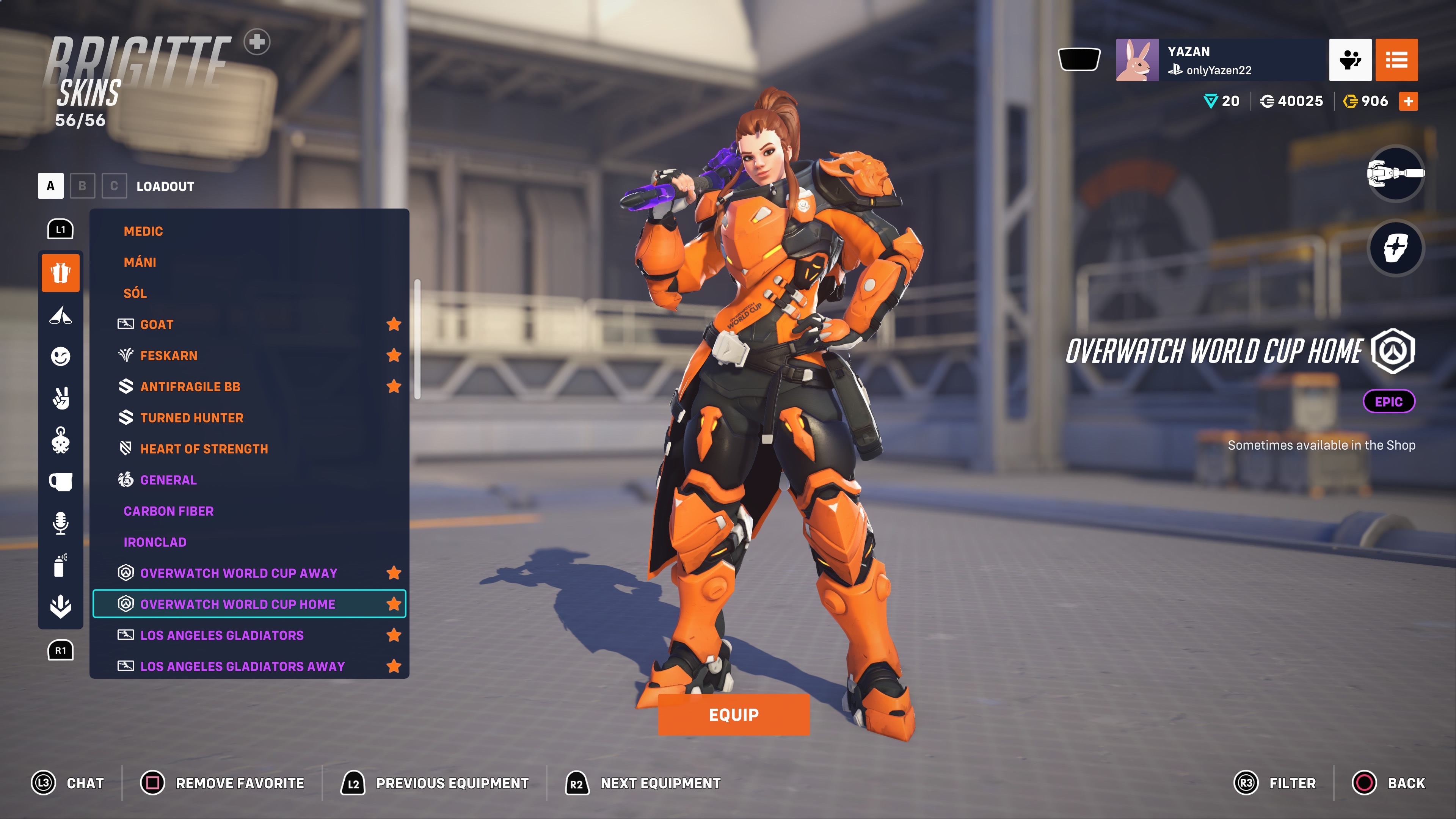Add currency with the orange plus button

point(1408,101)
